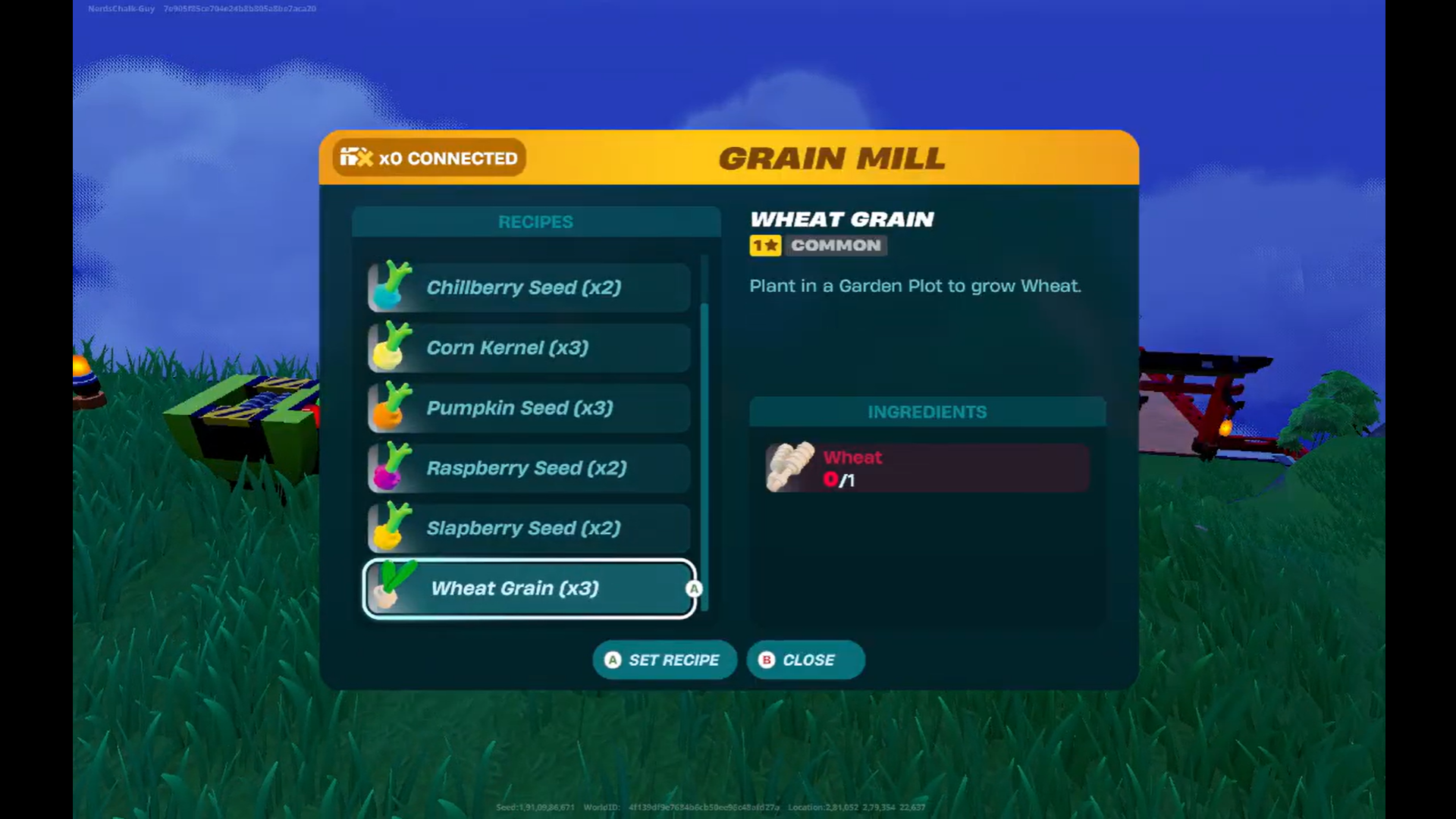Choose the Slapberry Seed recipe

pyautogui.click(x=529, y=529)
